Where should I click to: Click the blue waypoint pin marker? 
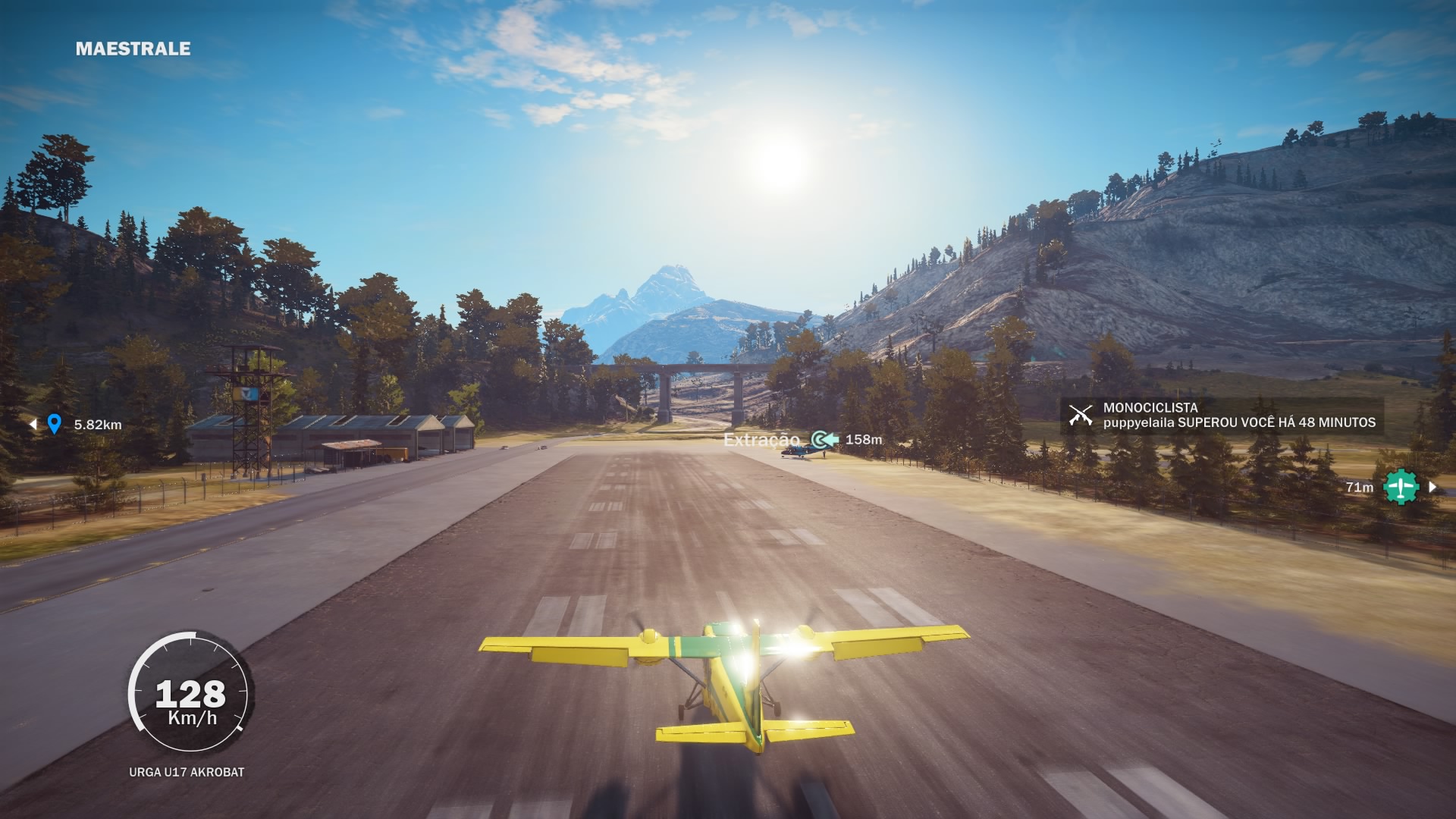tap(54, 423)
